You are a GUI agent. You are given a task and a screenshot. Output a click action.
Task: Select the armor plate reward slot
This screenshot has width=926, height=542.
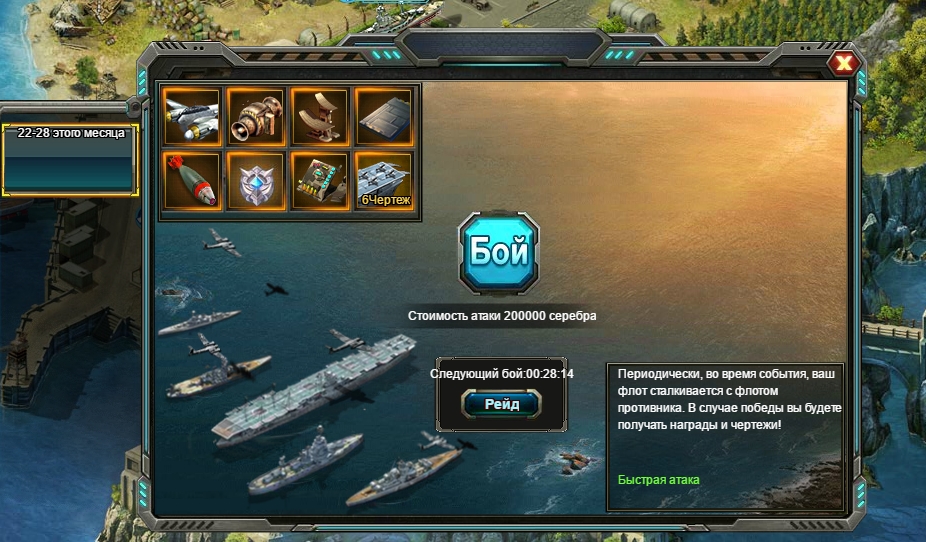pyautogui.click(x=384, y=118)
